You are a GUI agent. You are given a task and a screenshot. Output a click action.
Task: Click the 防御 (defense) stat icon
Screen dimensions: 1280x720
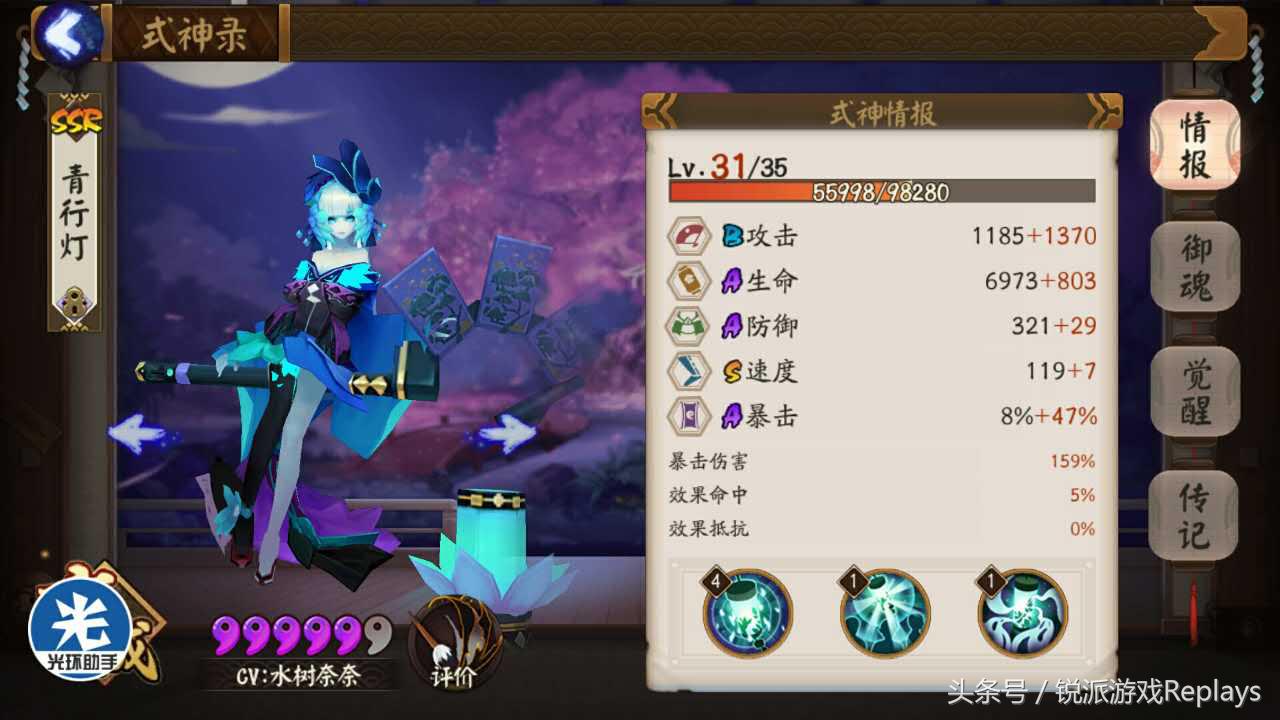point(689,326)
